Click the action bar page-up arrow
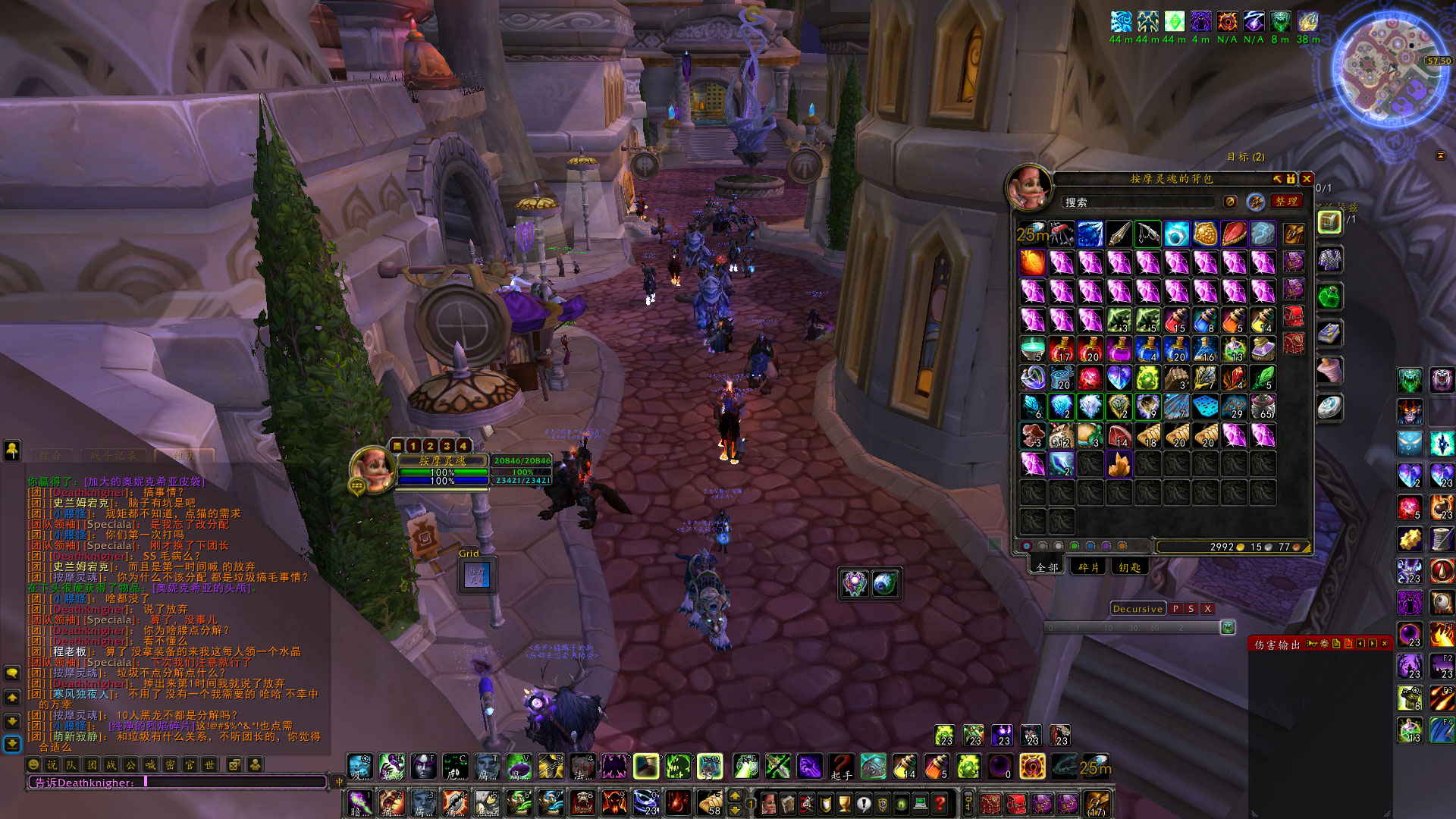 [x=735, y=796]
